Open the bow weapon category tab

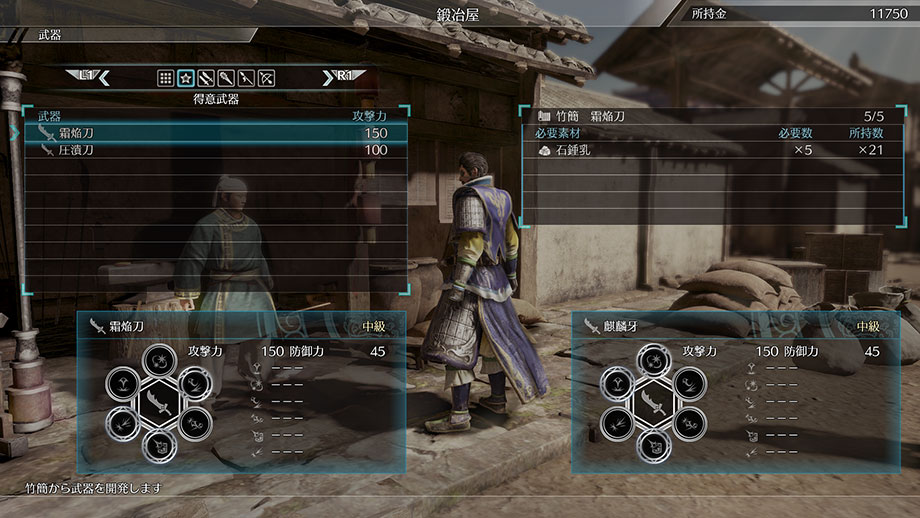[266, 77]
